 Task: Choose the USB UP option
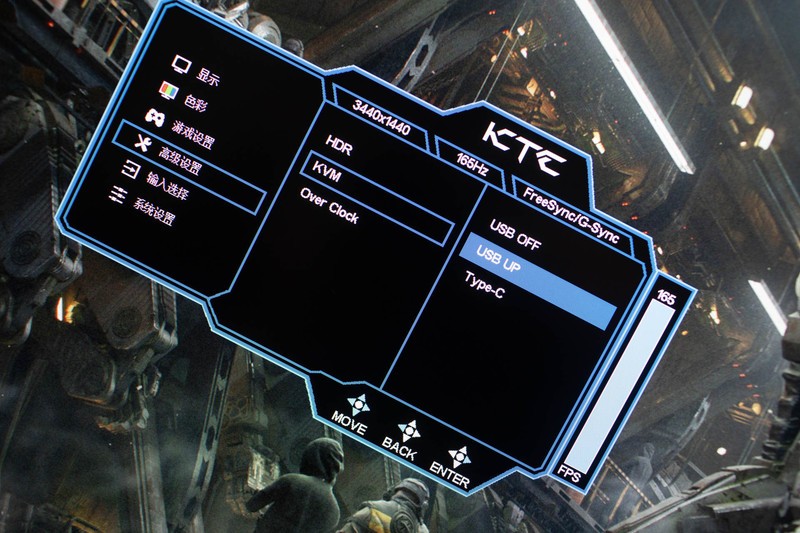coord(499,258)
